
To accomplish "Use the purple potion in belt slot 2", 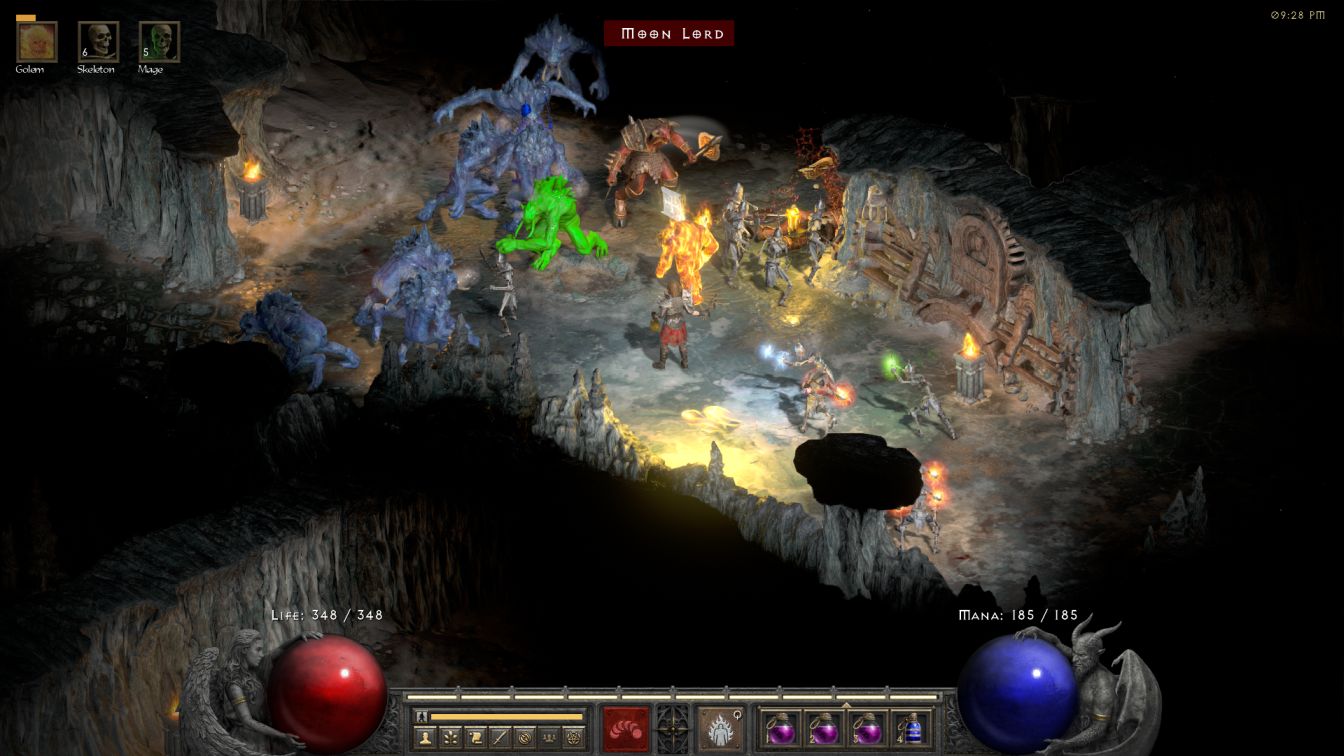I will 823,728.
